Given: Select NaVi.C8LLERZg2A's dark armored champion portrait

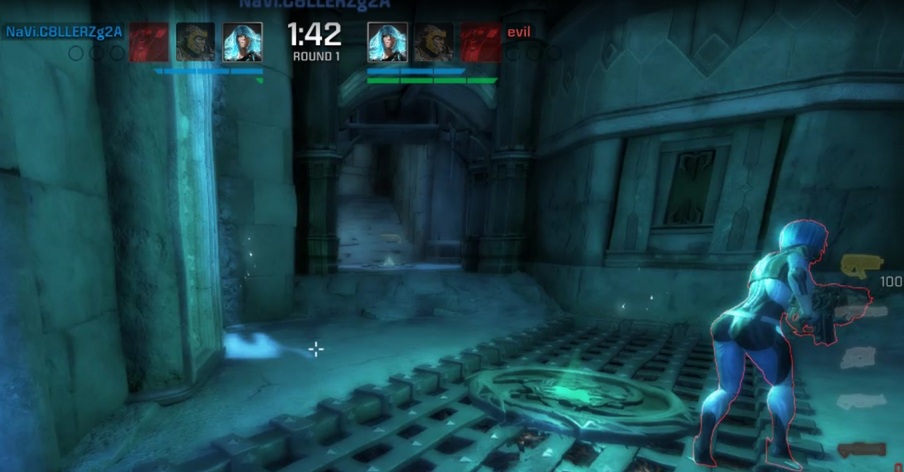Looking at the screenshot, I should pyautogui.click(x=195, y=43).
